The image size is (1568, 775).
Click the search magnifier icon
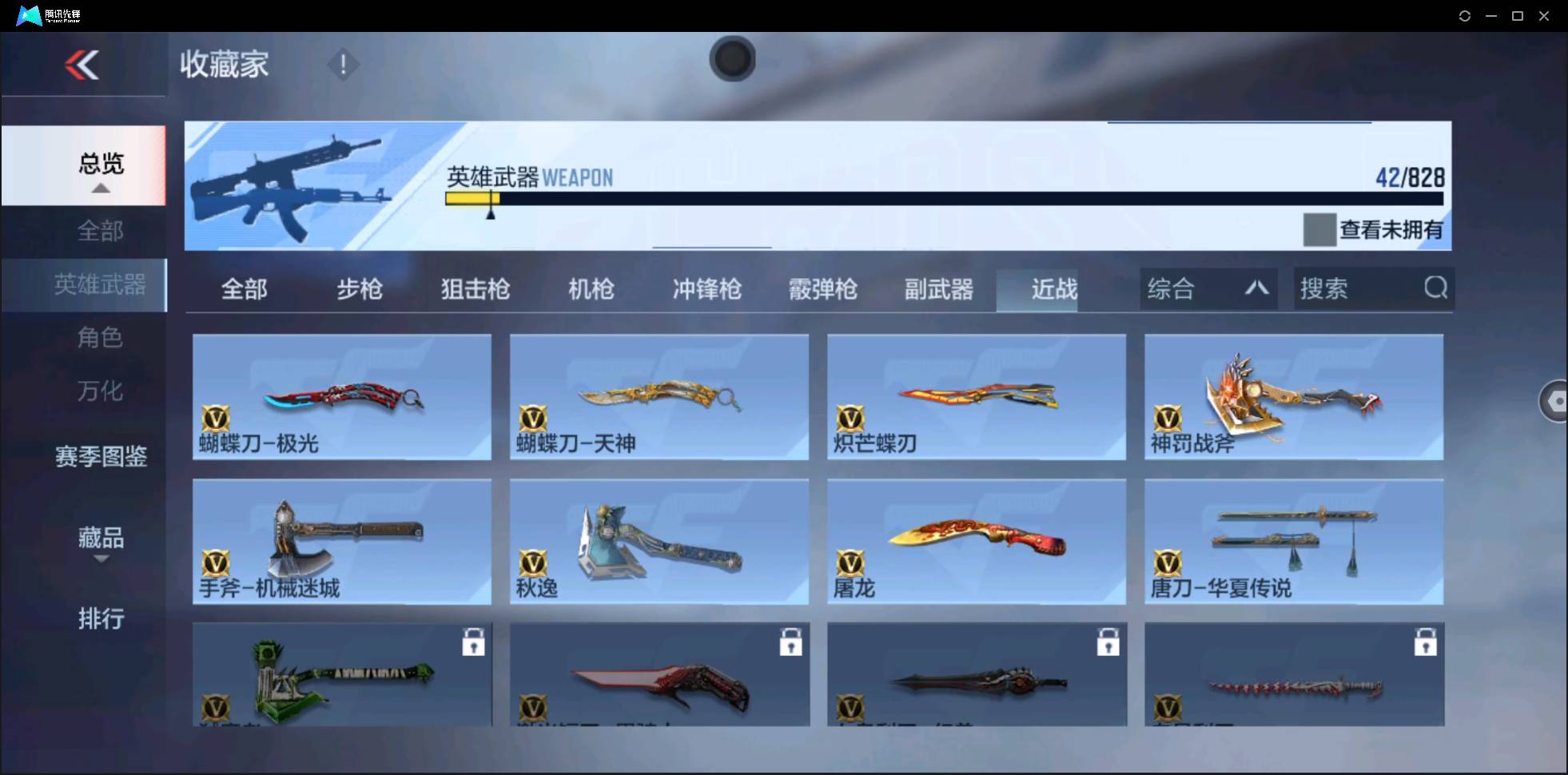1436,288
